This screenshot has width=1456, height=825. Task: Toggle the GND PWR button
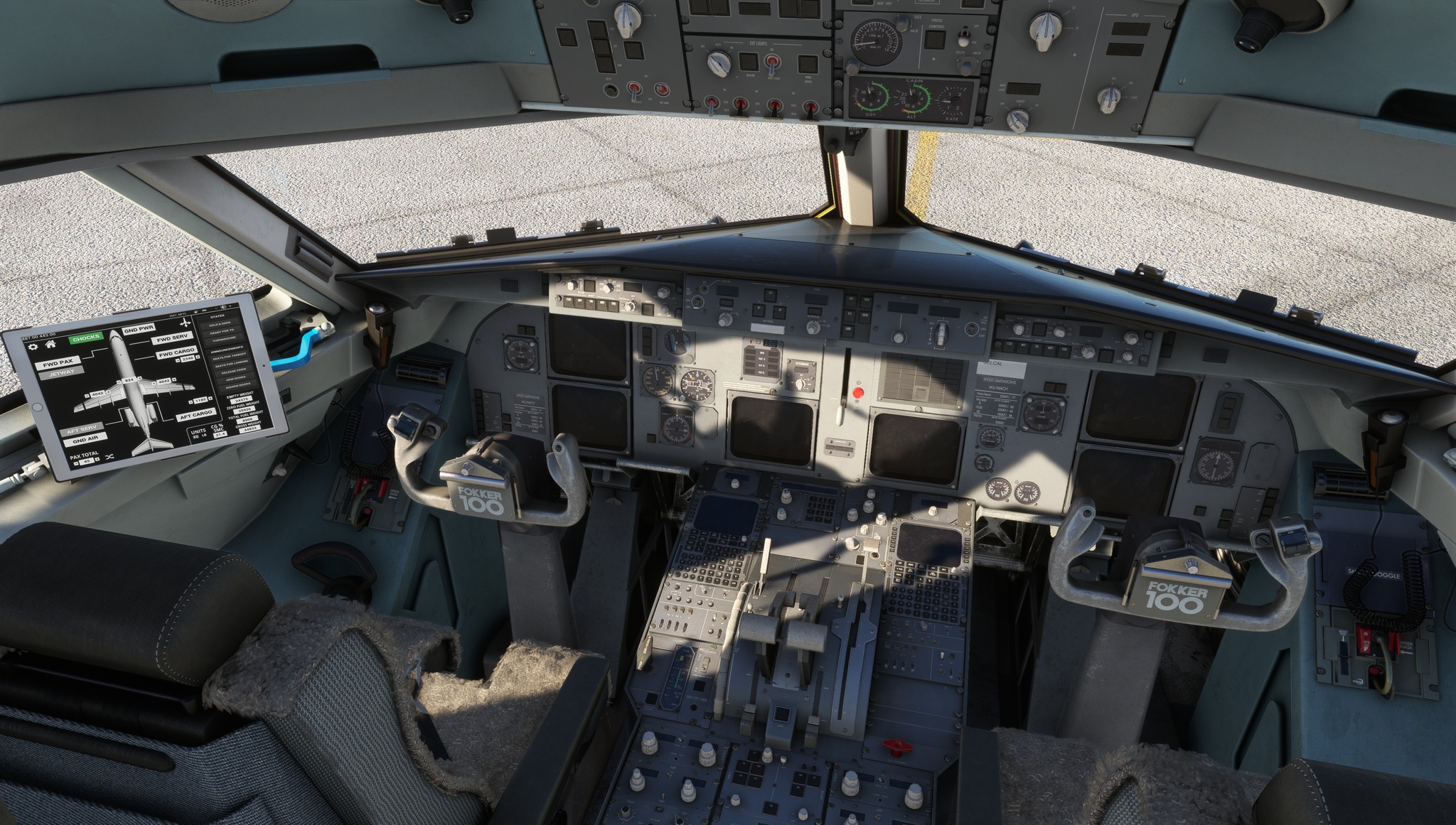click(x=139, y=329)
